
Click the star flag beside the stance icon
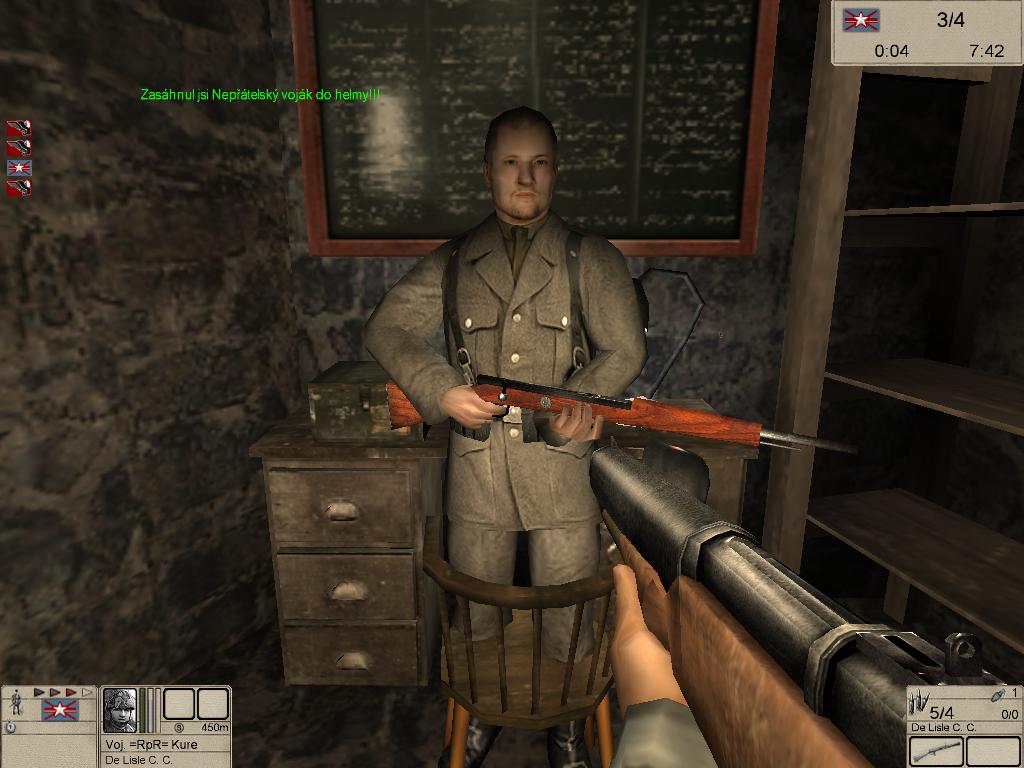coord(59,710)
